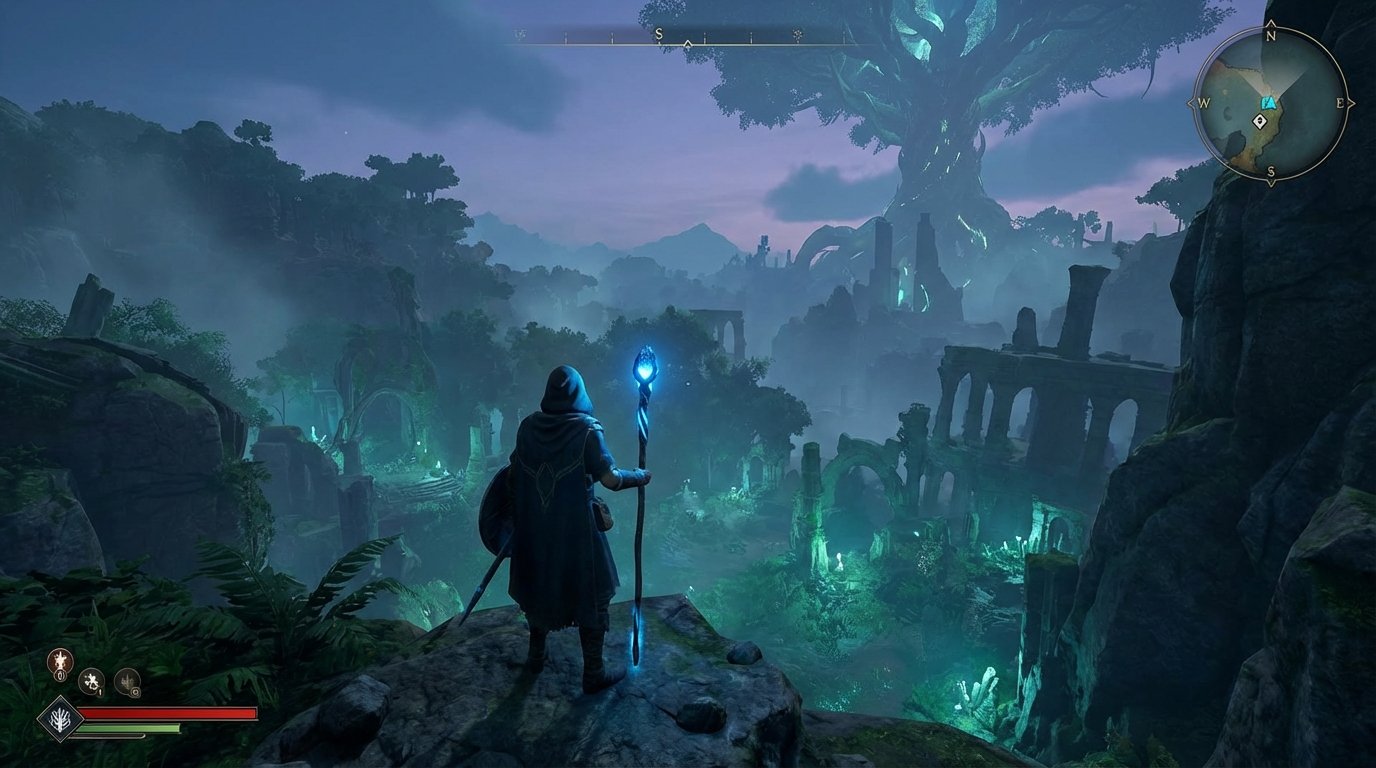The width and height of the screenshot is (1376, 768).
Task: Click the red health bar
Action: coord(170,712)
